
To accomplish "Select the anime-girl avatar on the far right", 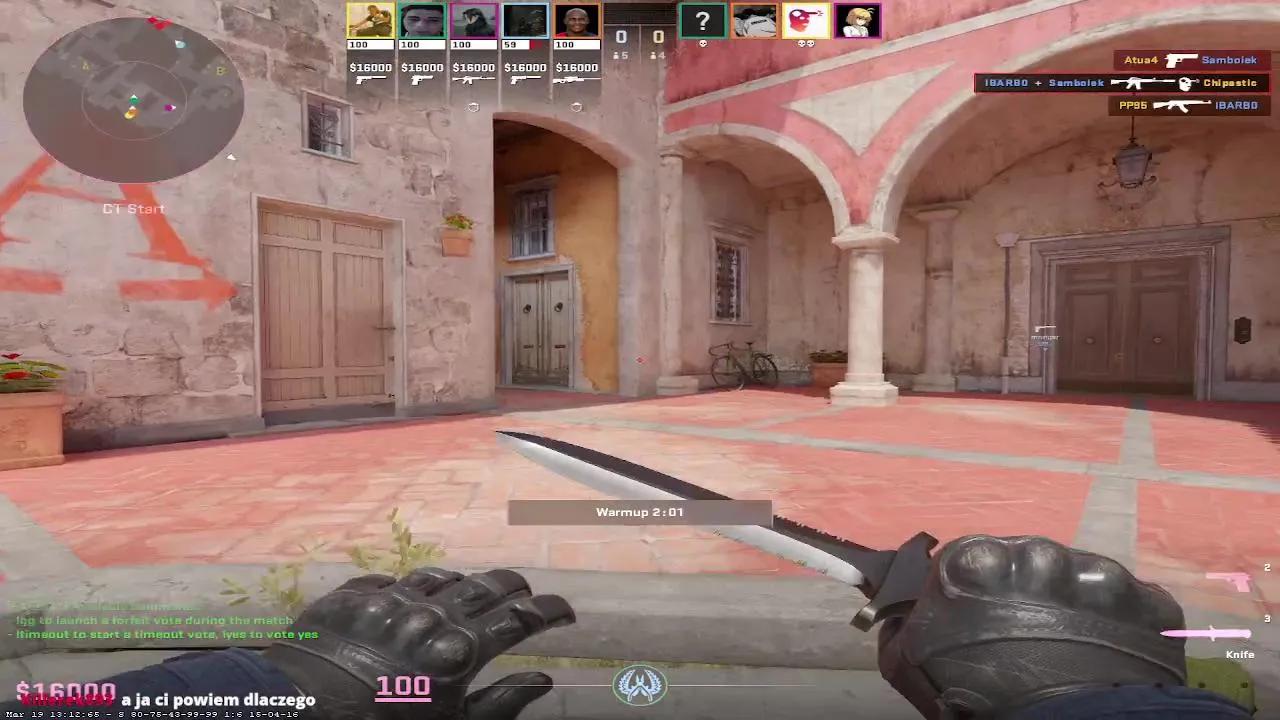I will pyautogui.click(x=857, y=21).
